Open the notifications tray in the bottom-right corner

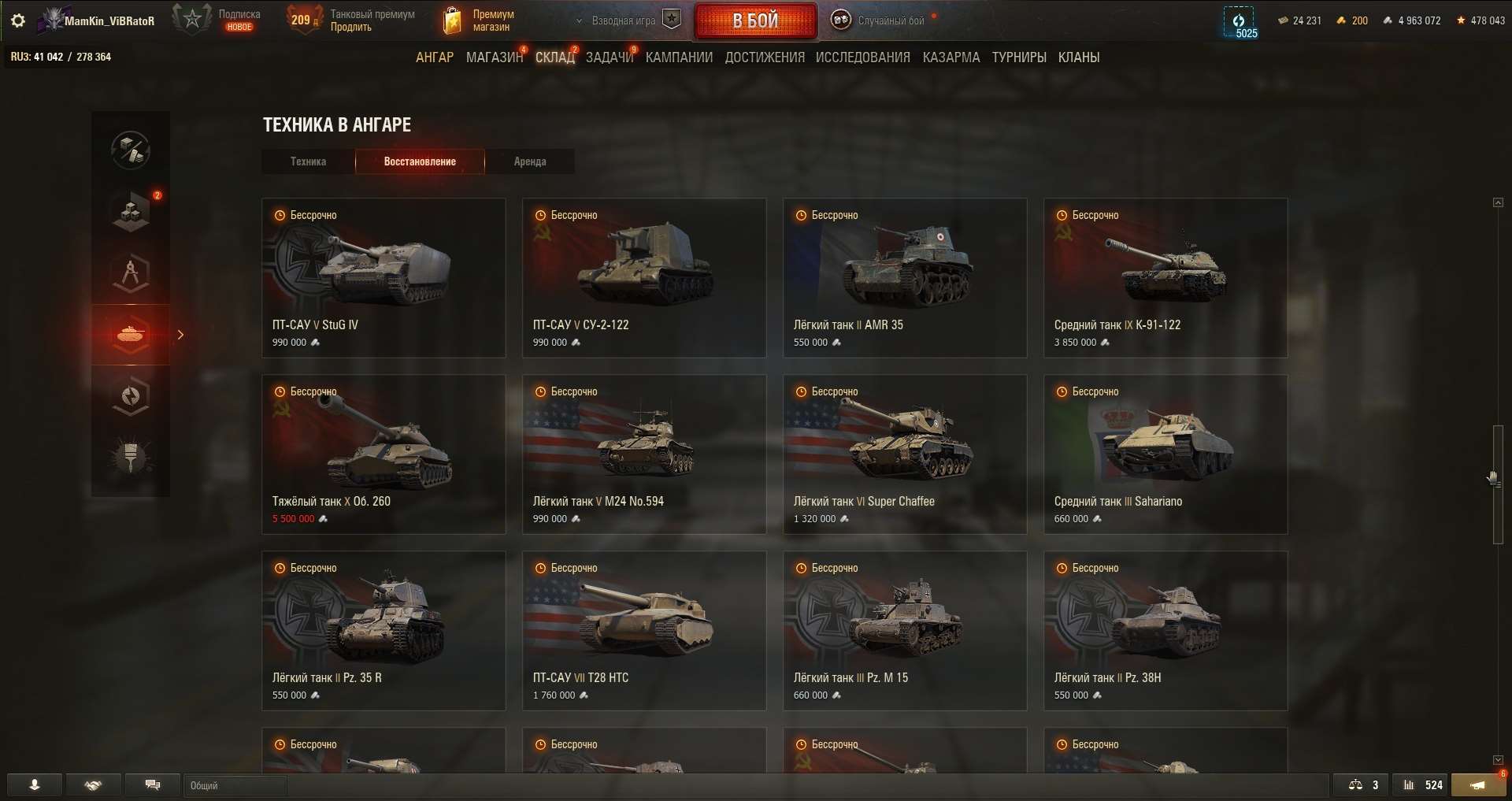[x=1479, y=785]
